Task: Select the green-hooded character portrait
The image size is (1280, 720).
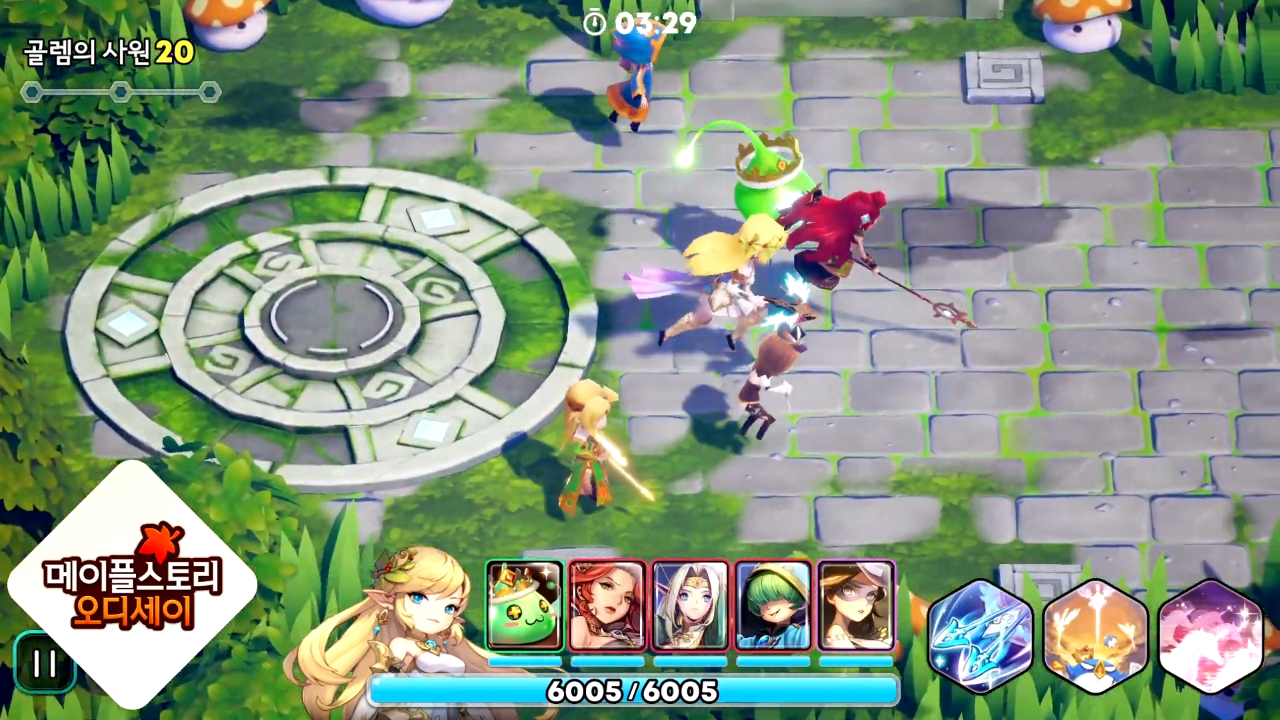Action: [773, 605]
